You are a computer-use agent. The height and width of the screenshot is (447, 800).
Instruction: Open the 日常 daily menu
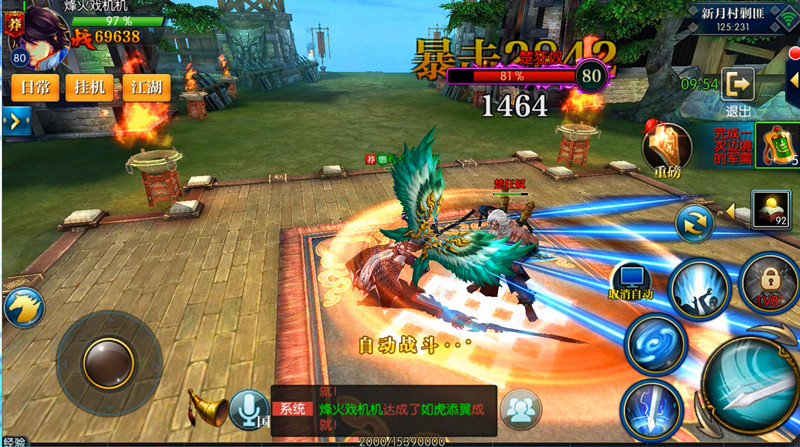point(35,88)
